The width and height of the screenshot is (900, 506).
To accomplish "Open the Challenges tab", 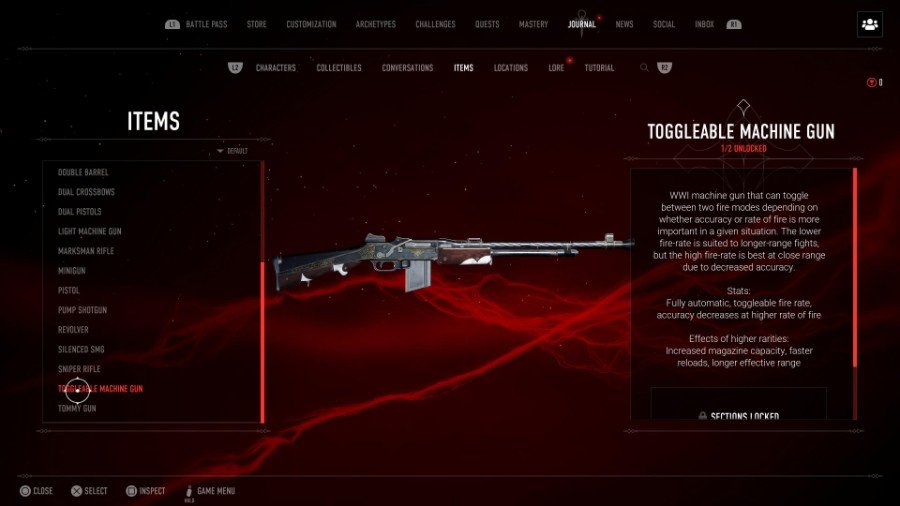I will (435, 24).
